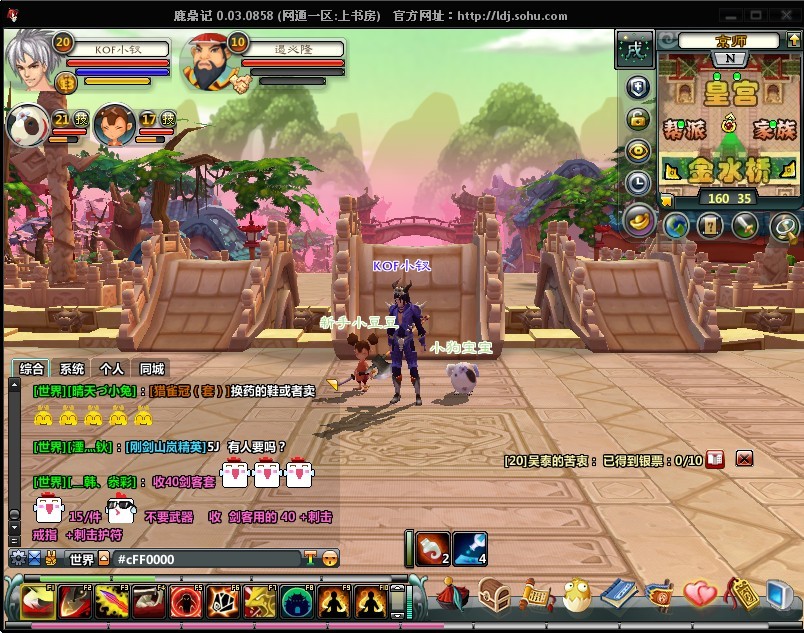804x633 pixels.
Task: Open the 个人 chat tab
Action: point(112,369)
